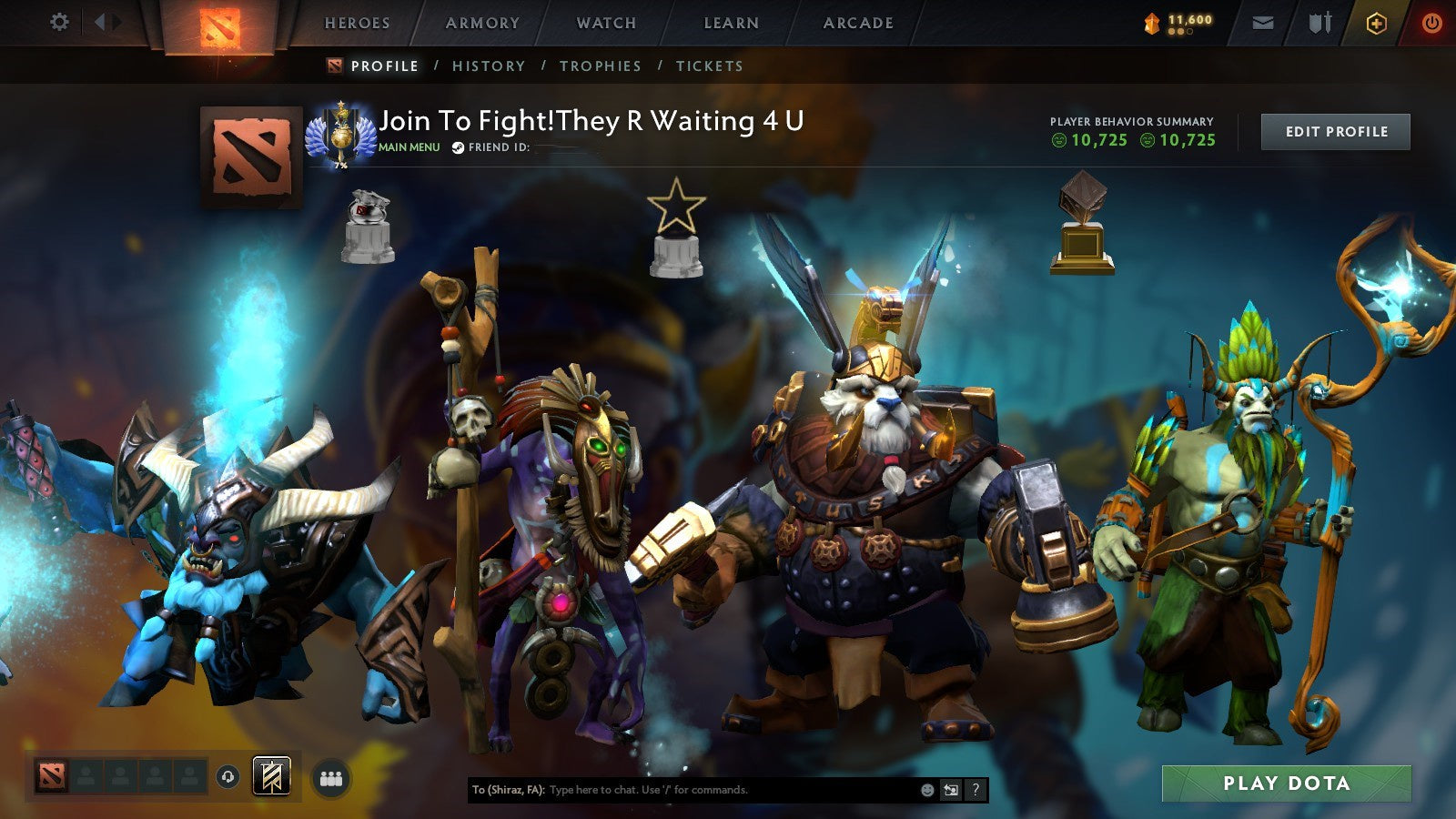
Task: Expand the rank medal details
Action: [342, 135]
